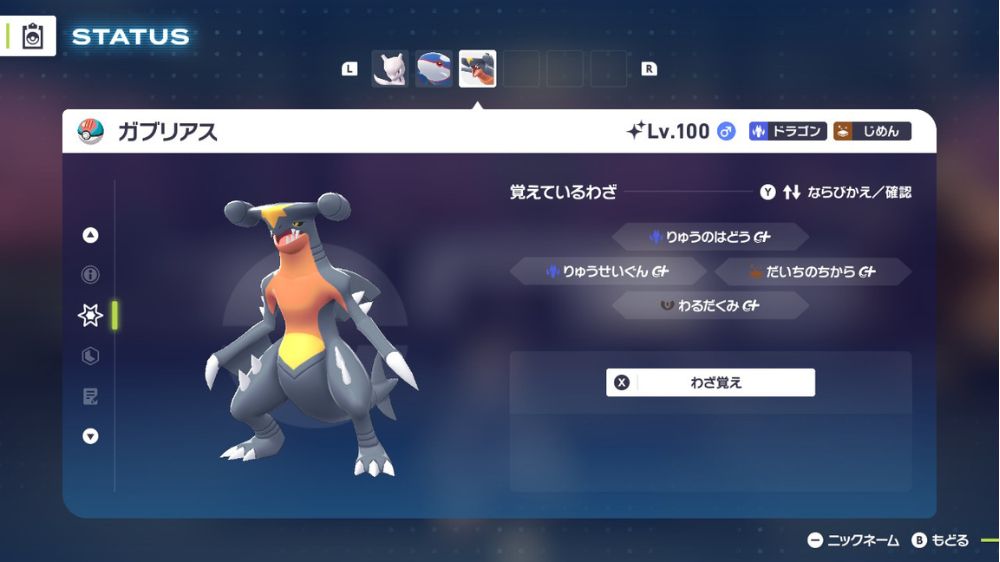
Task: Go back with もどる
Action: 940,541
